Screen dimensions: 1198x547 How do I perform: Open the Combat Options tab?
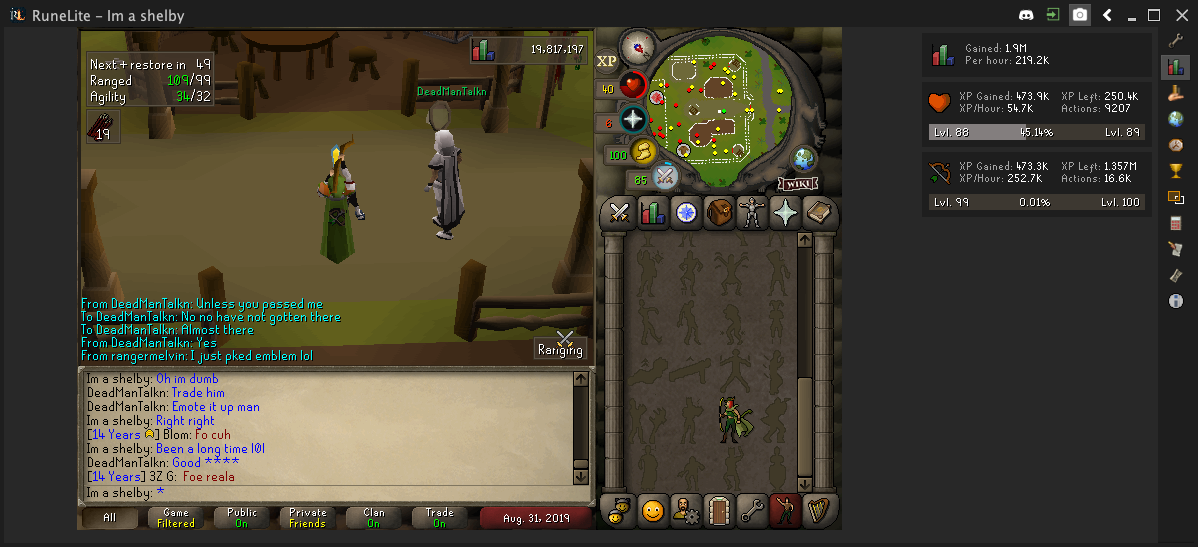pos(619,212)
